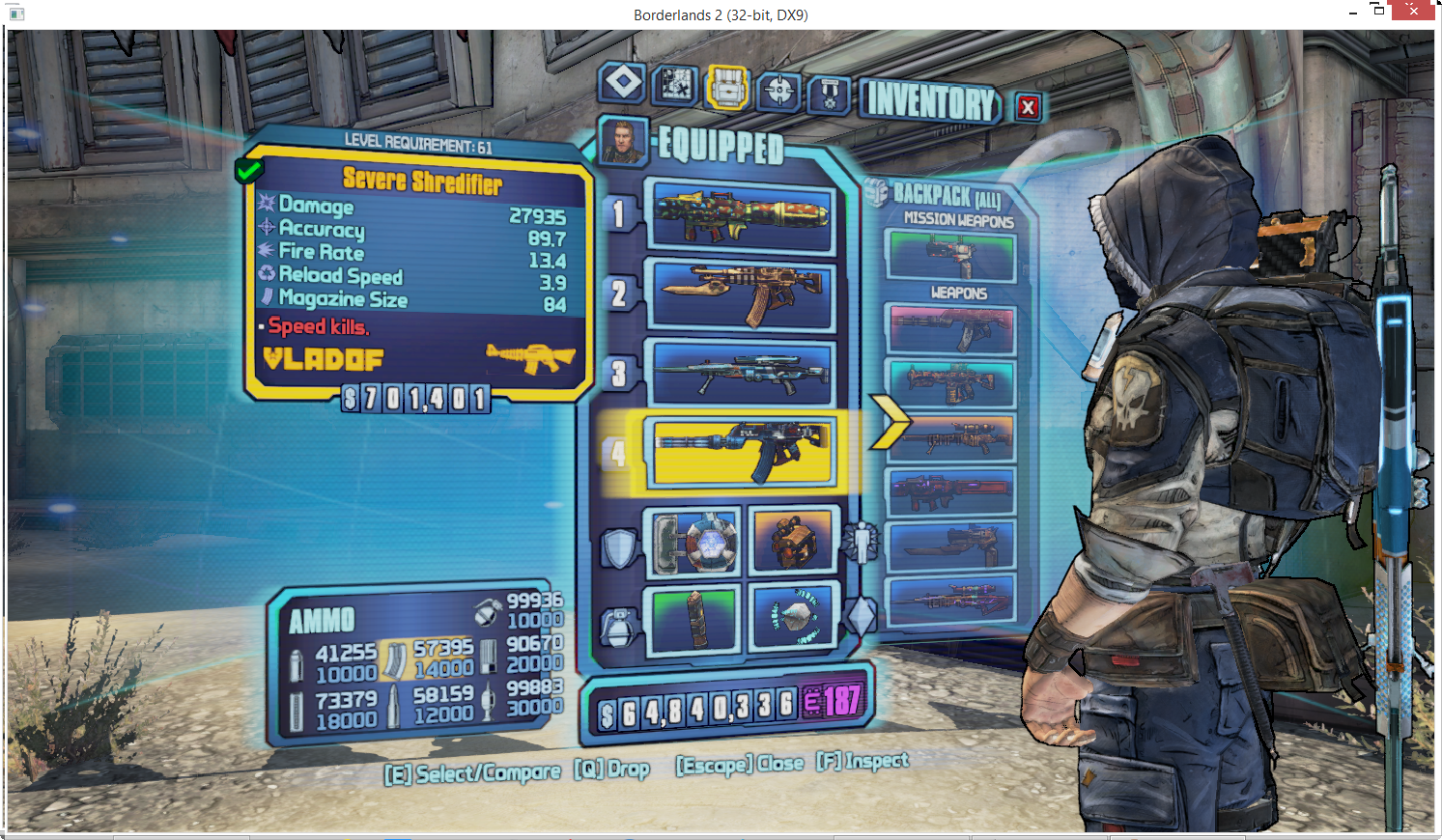
Task: Select the mission weapon in the backpack
Action: tap(951, 256)
